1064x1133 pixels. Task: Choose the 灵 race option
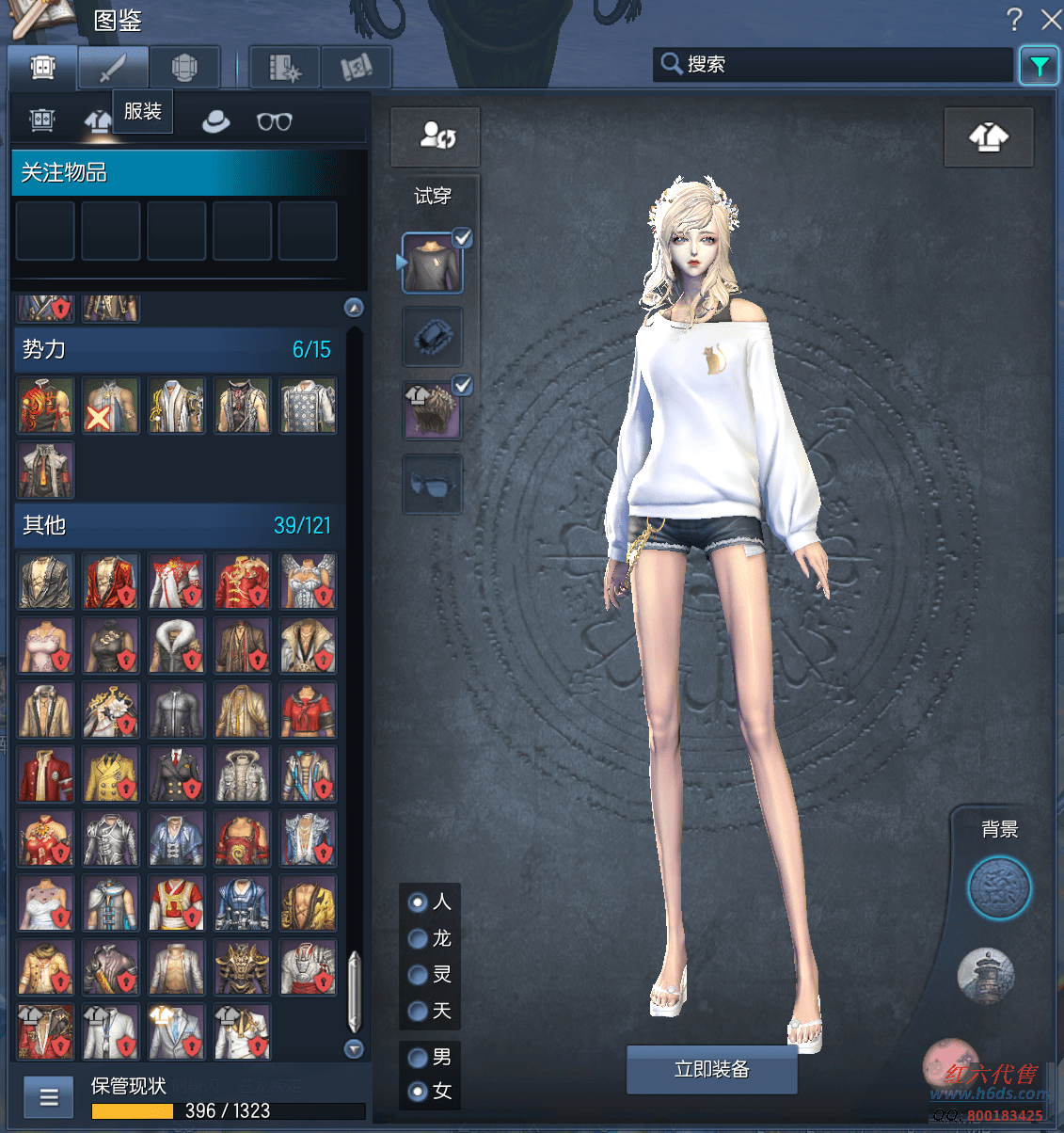[x=419, y=975]
